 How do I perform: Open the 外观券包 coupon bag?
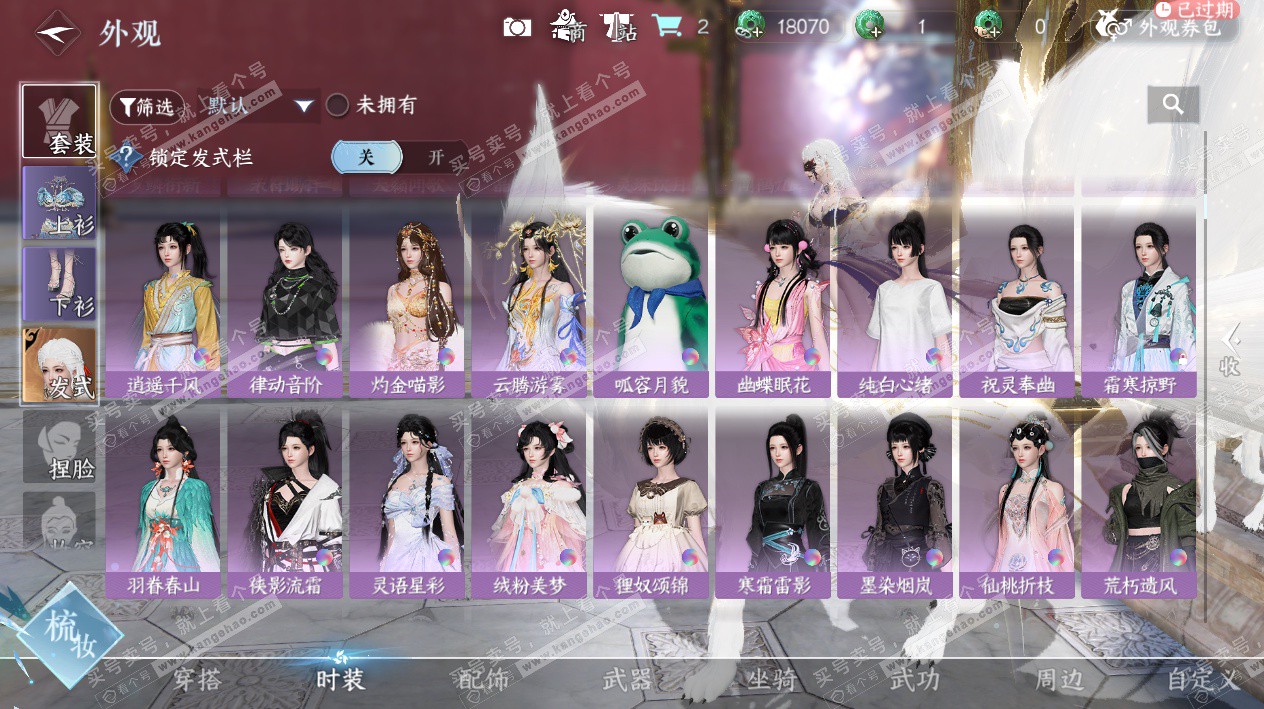click(x=1166, y=27)
